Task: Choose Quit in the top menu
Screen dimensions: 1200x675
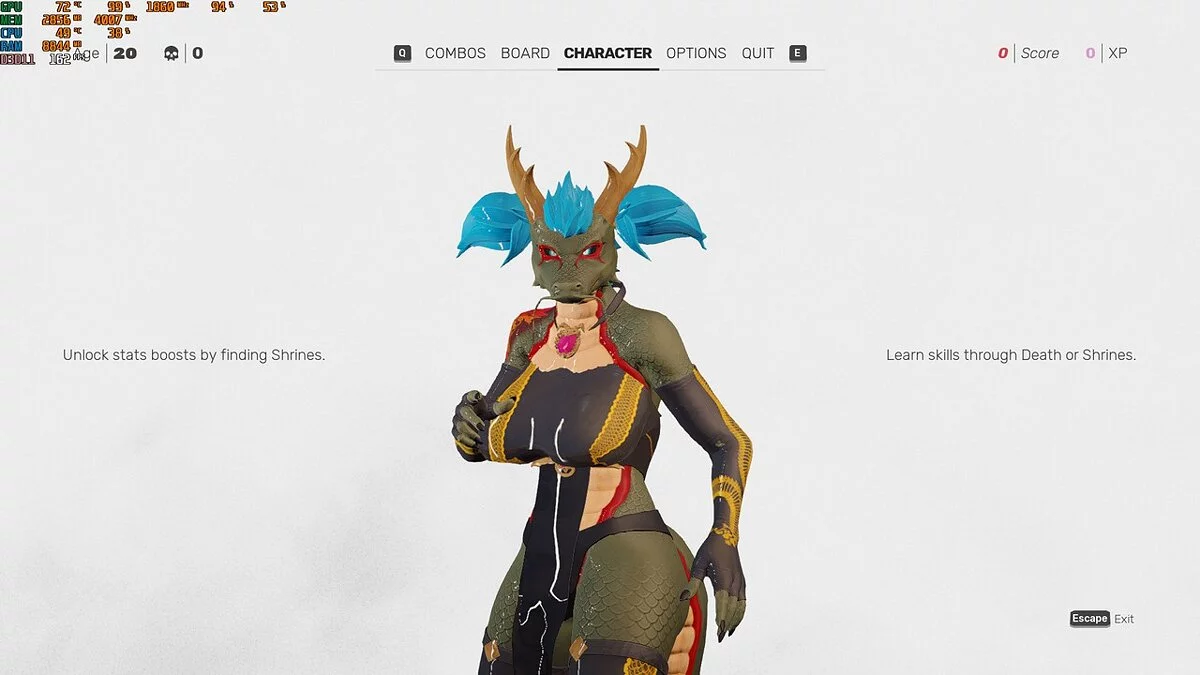Action: click(x=758, y=53)
